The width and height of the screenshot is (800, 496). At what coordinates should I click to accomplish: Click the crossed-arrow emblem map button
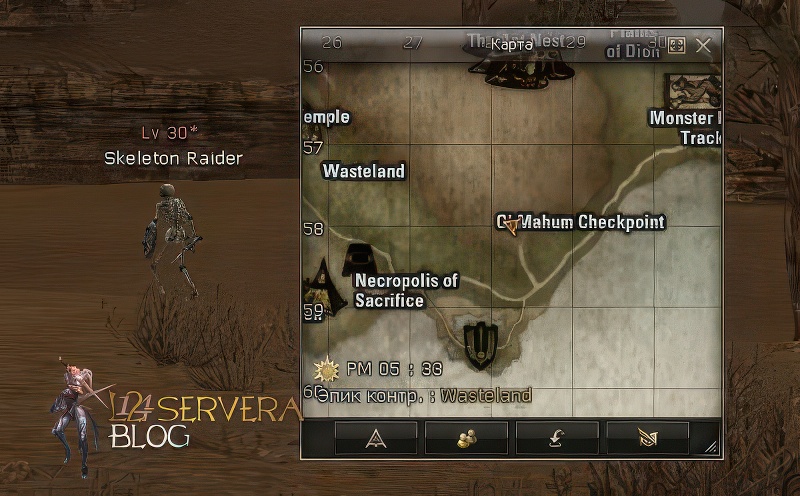[x=647, y=437]
